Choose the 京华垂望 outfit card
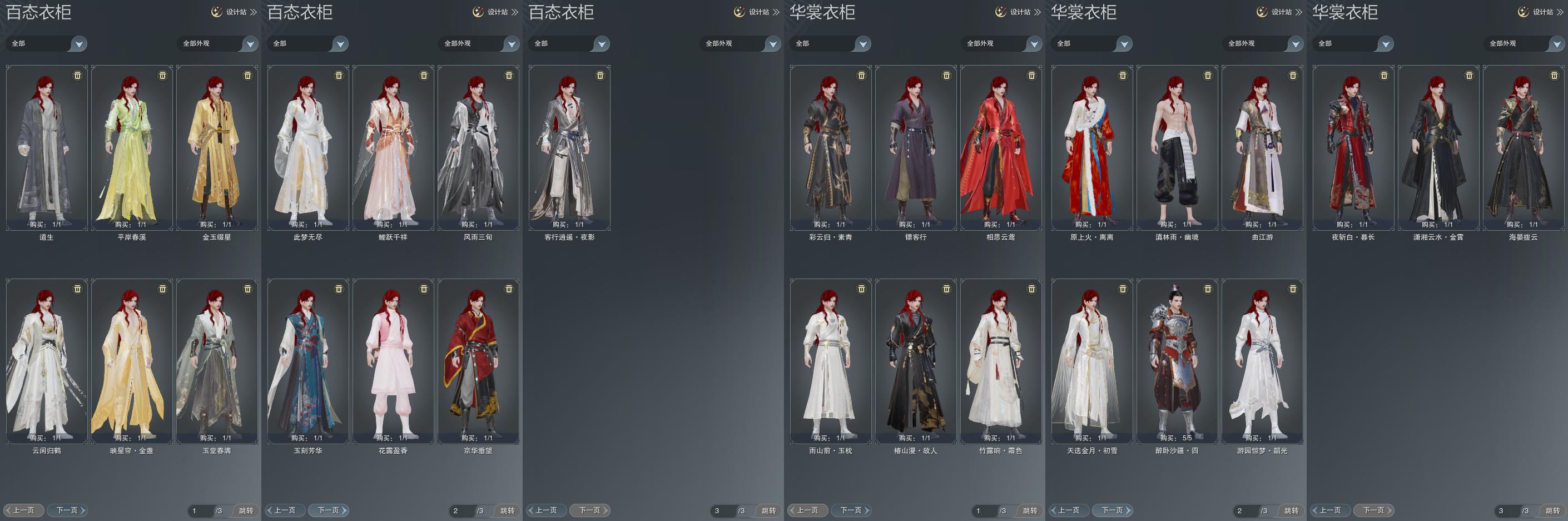 (478, 361)
